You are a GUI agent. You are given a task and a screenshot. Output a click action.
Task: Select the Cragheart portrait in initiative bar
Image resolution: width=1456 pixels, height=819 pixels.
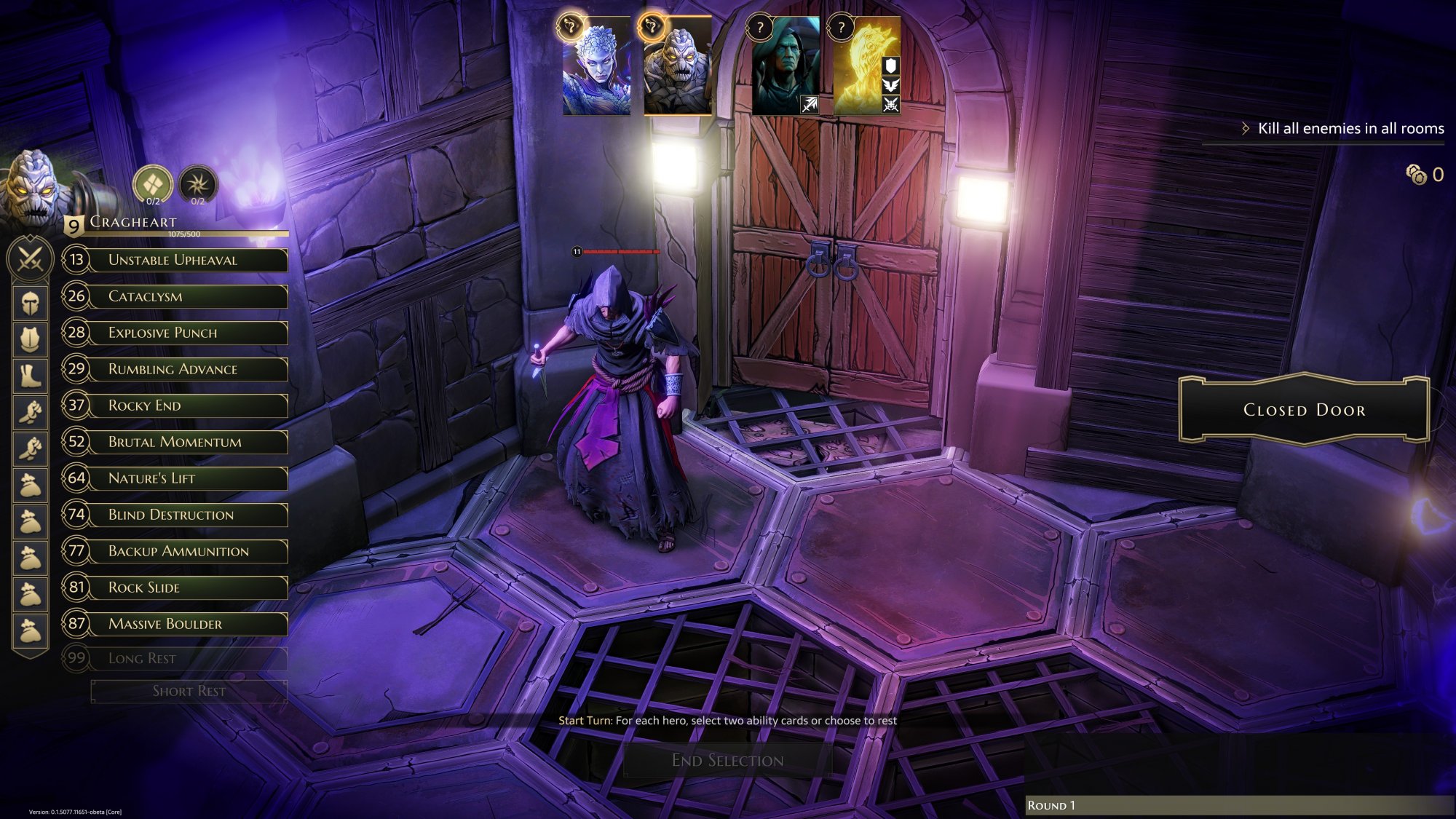click(x=678, y=67)
